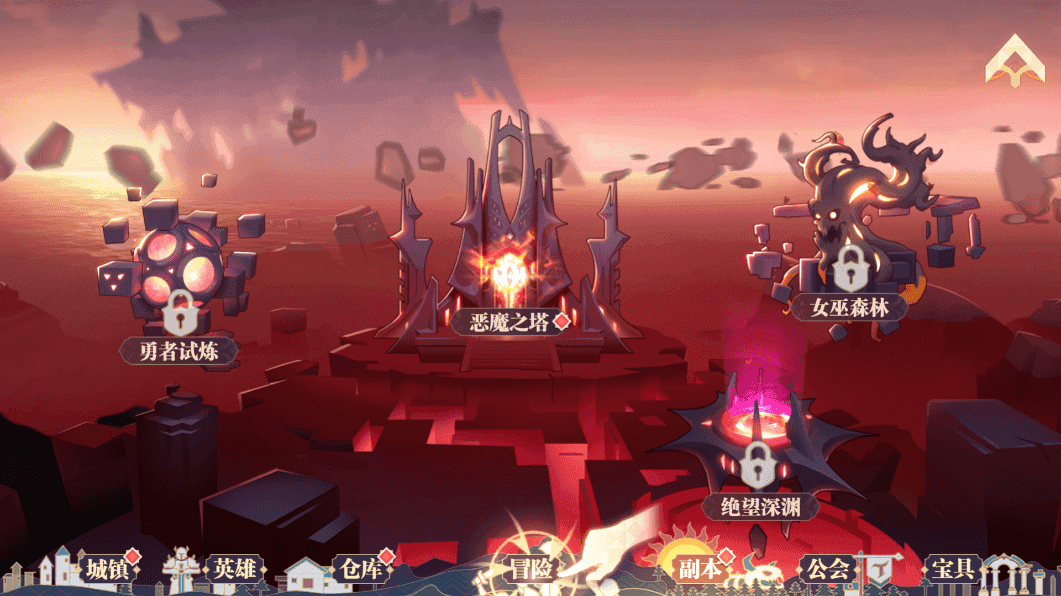Viewport: 1061px width, 596px height.
Task: Select the locked 勇者试炼 dungeon
Action: [x=180, y=300]
